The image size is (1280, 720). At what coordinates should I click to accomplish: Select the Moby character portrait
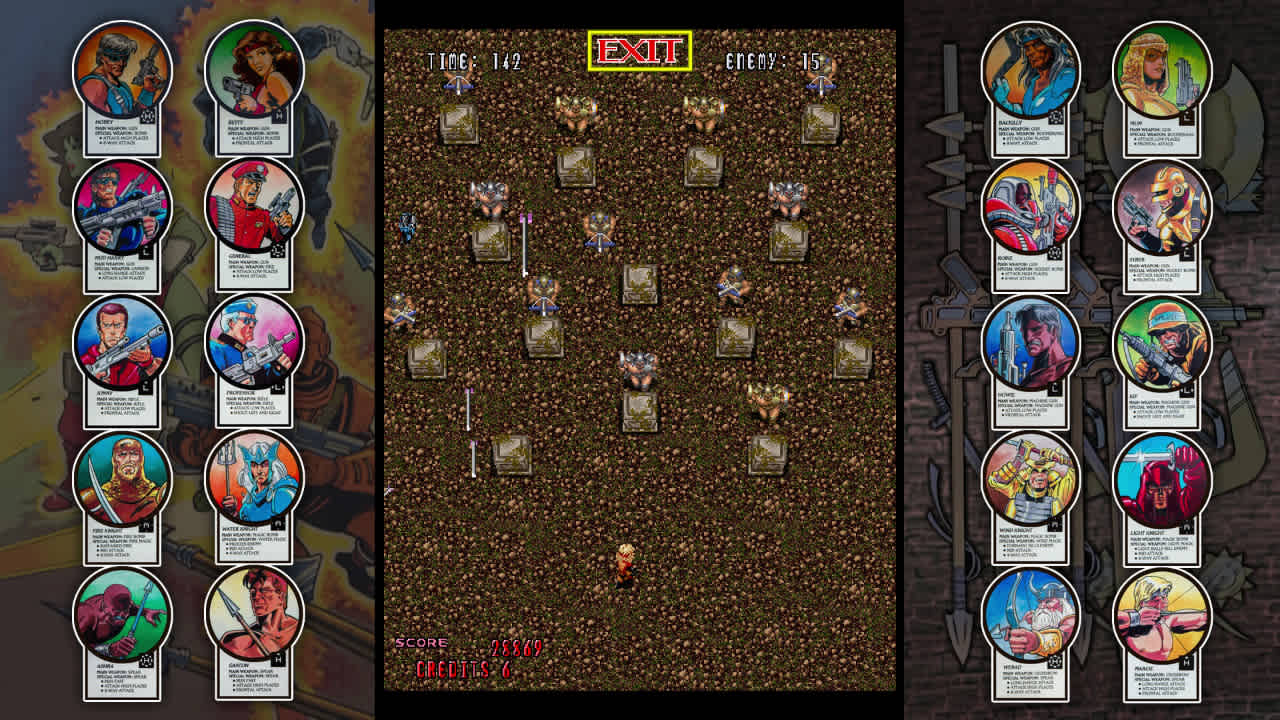(x=120, y=68)
